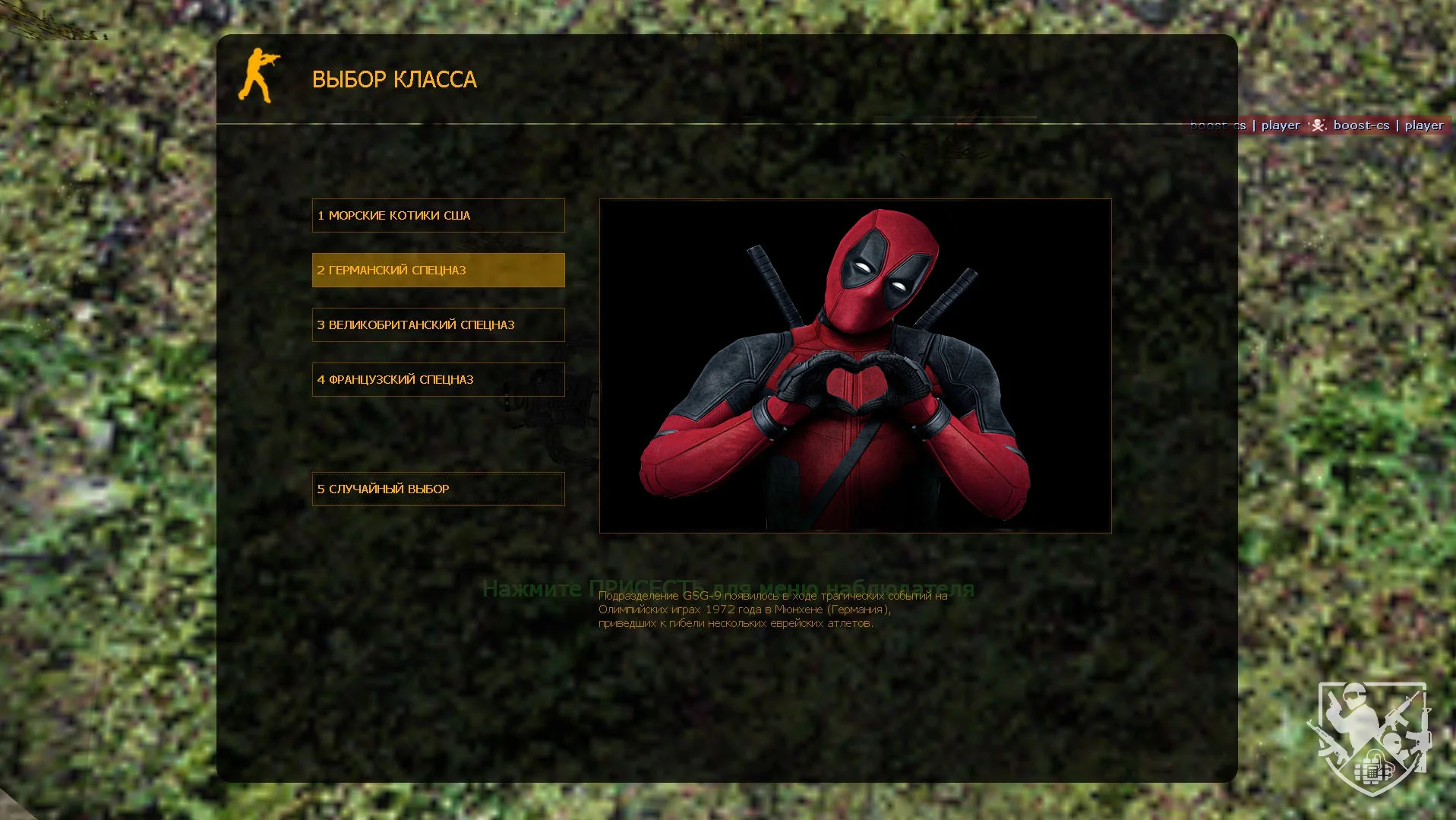The height and width of the screenshot is (820, 1456).
Task: Choose the Германский спецназ class
Action: [x=437, y=271]
